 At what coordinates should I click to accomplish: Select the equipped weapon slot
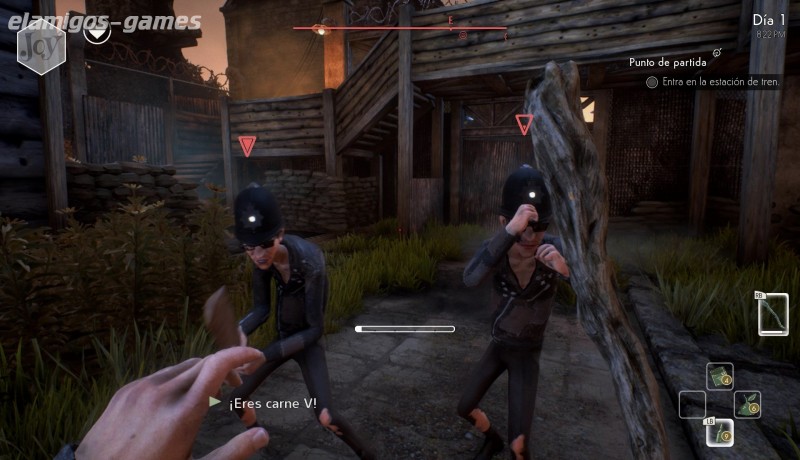coord(773,314)
